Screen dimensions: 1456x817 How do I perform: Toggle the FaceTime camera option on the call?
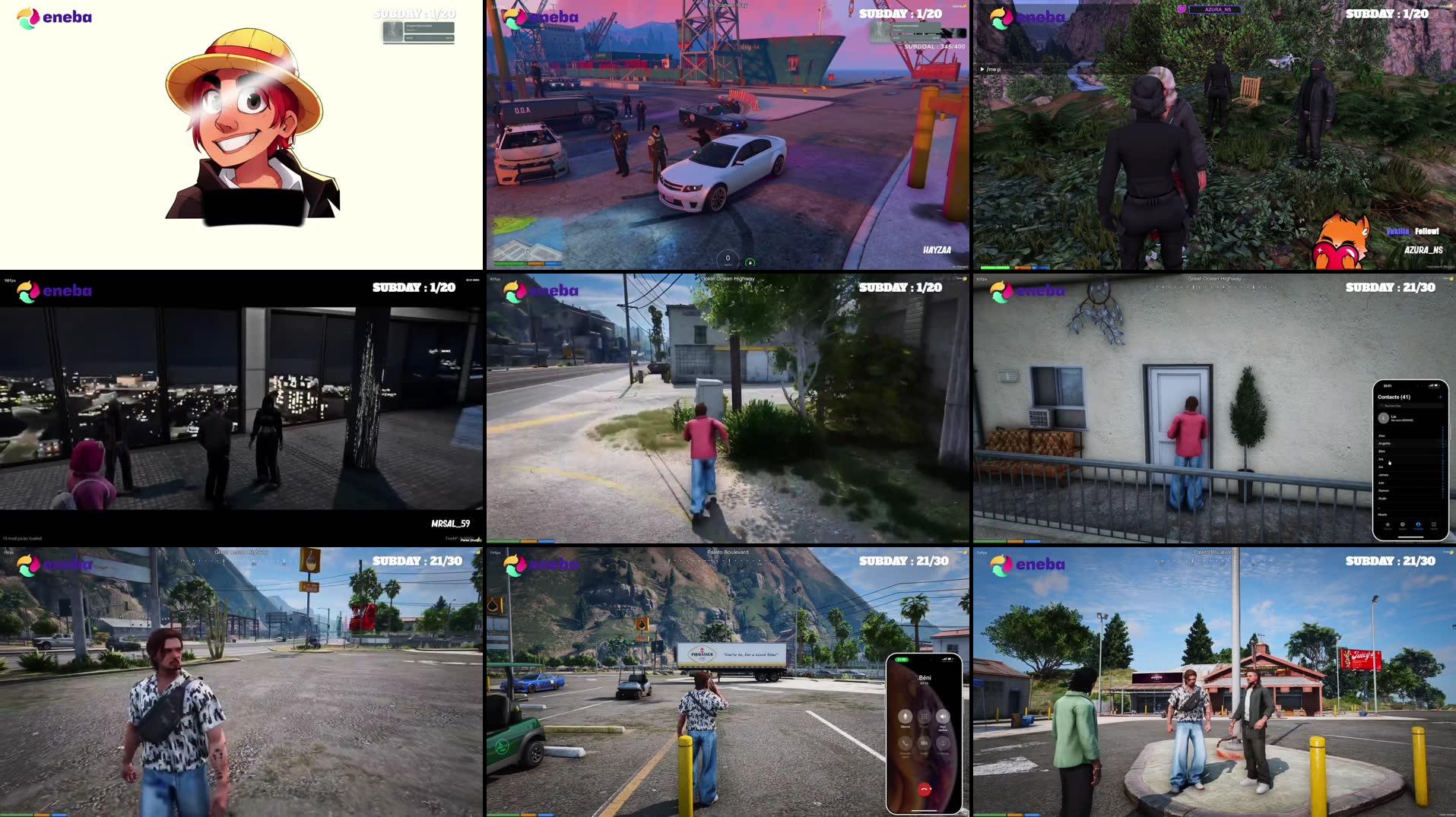[923, 743]
